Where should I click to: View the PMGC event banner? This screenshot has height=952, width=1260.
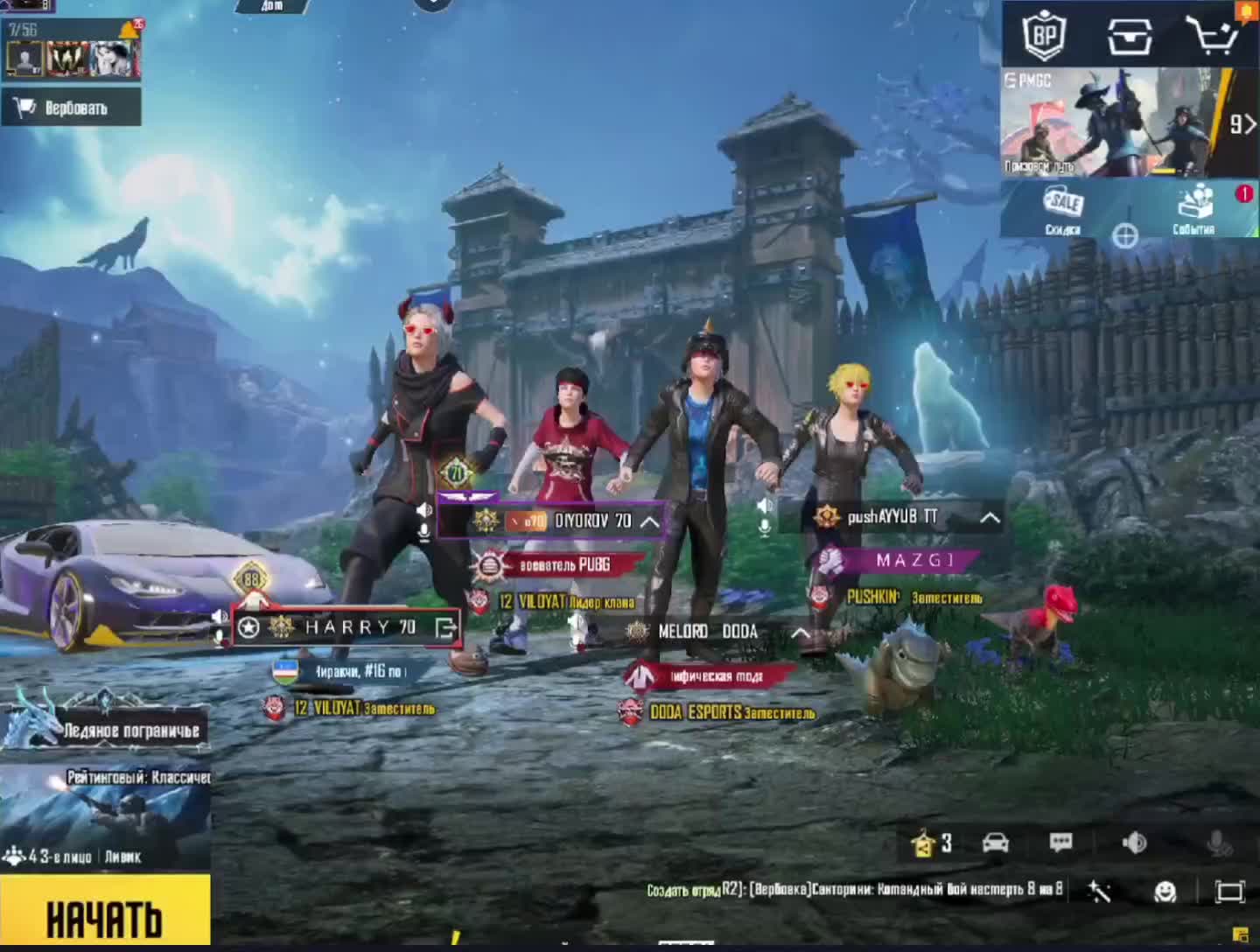click(1111, 122)
